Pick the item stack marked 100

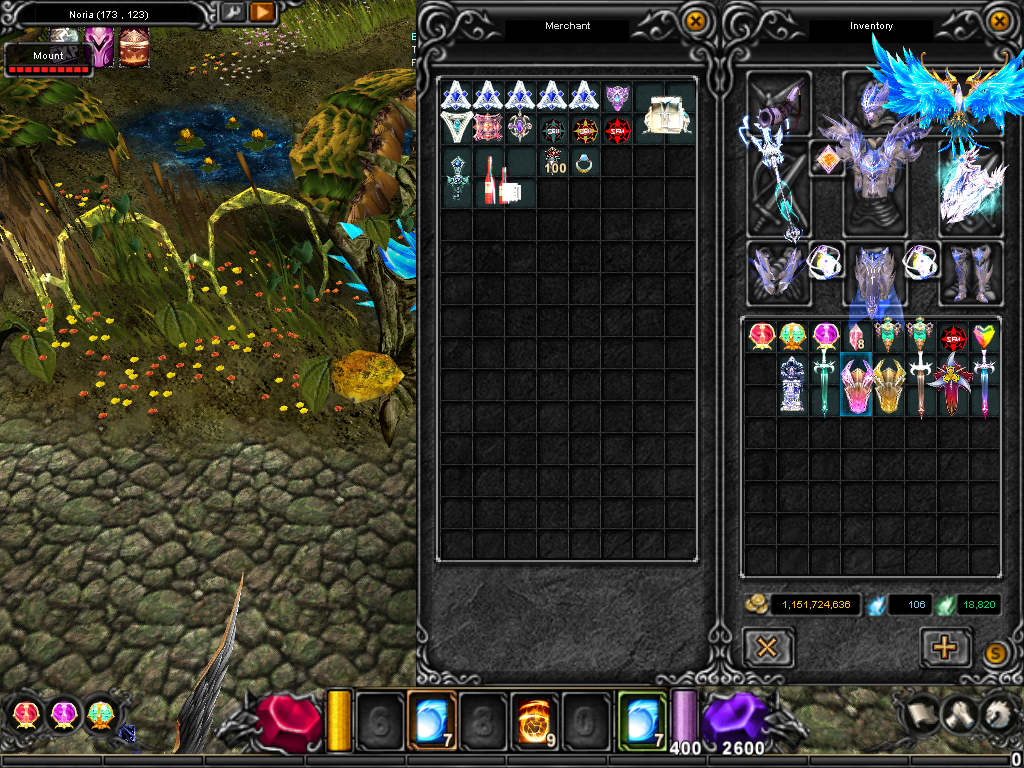(553, 161)
